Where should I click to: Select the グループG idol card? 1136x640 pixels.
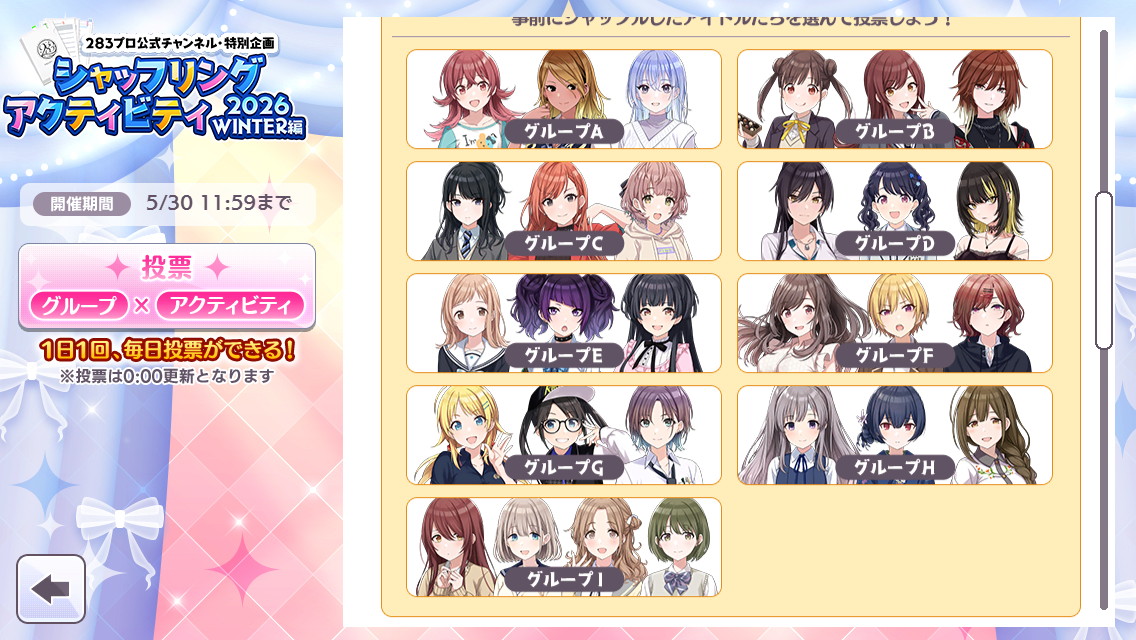coord(563,435)
